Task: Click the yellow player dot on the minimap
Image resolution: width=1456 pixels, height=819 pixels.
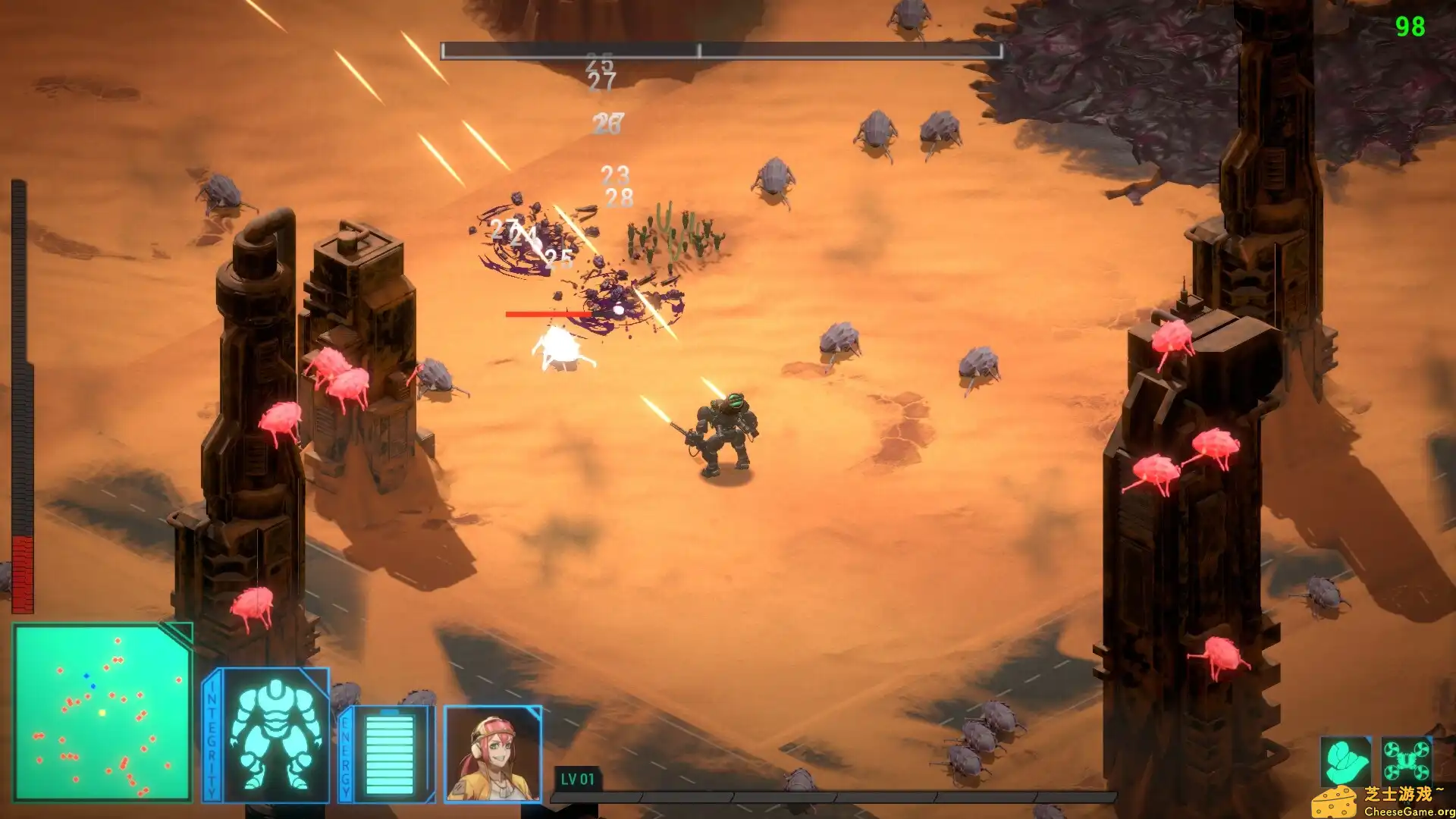Action: coord(102,713)
